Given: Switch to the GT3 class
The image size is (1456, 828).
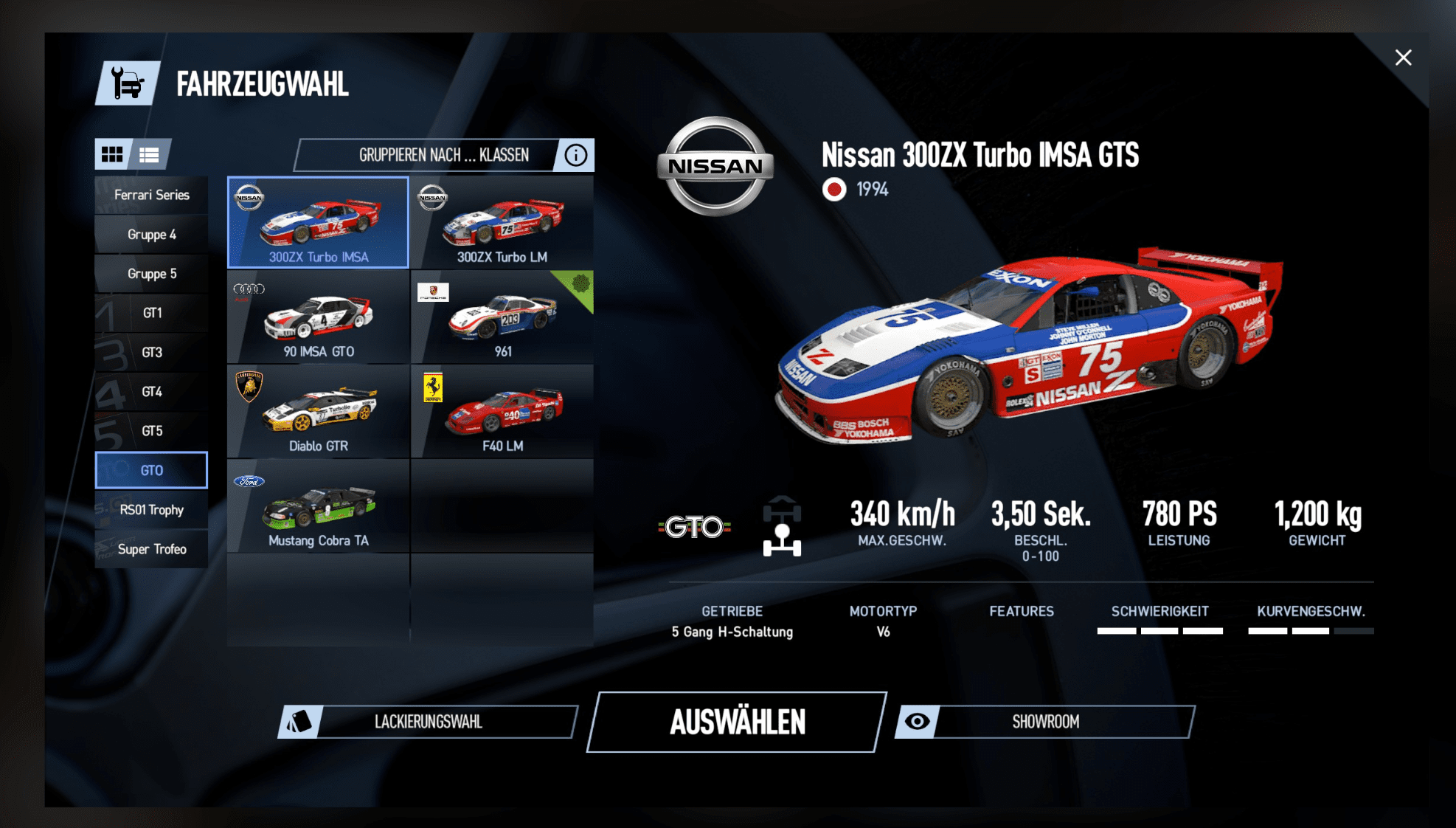Looking at the screenshot, I should 151,352.
